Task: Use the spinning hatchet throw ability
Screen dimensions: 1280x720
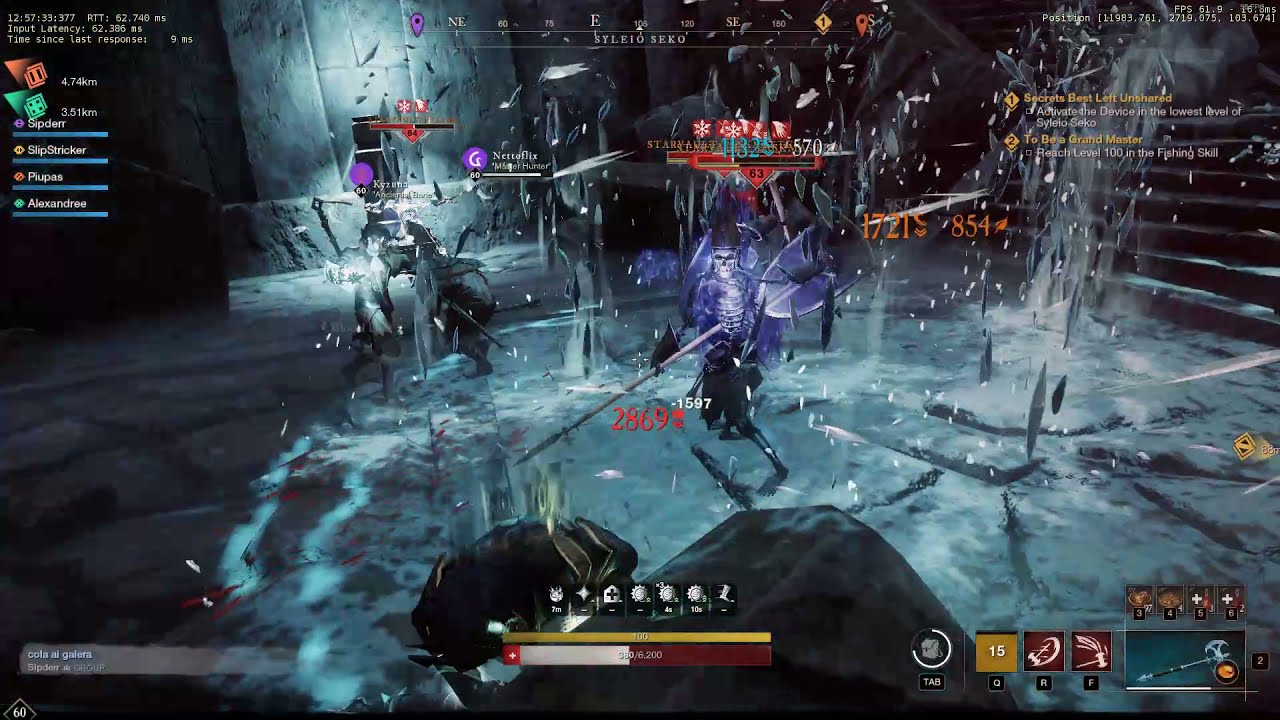Action: (1043, 651)
